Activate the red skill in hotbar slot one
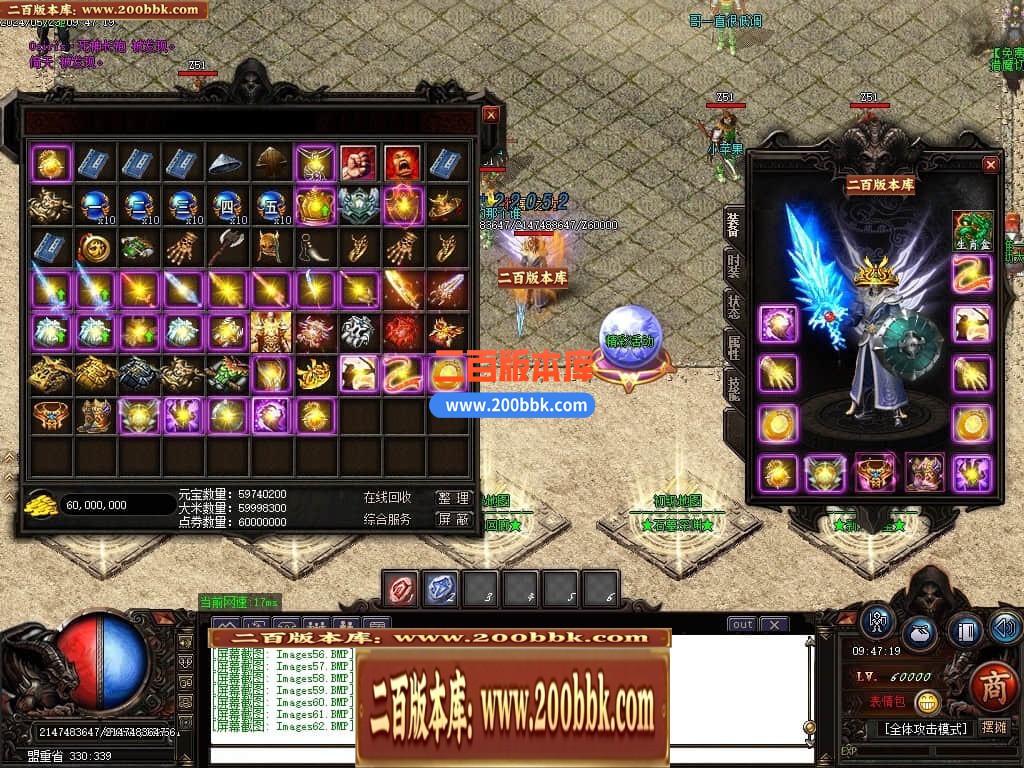This screenshot has height=768, width=1024. (x=402, y=590)
